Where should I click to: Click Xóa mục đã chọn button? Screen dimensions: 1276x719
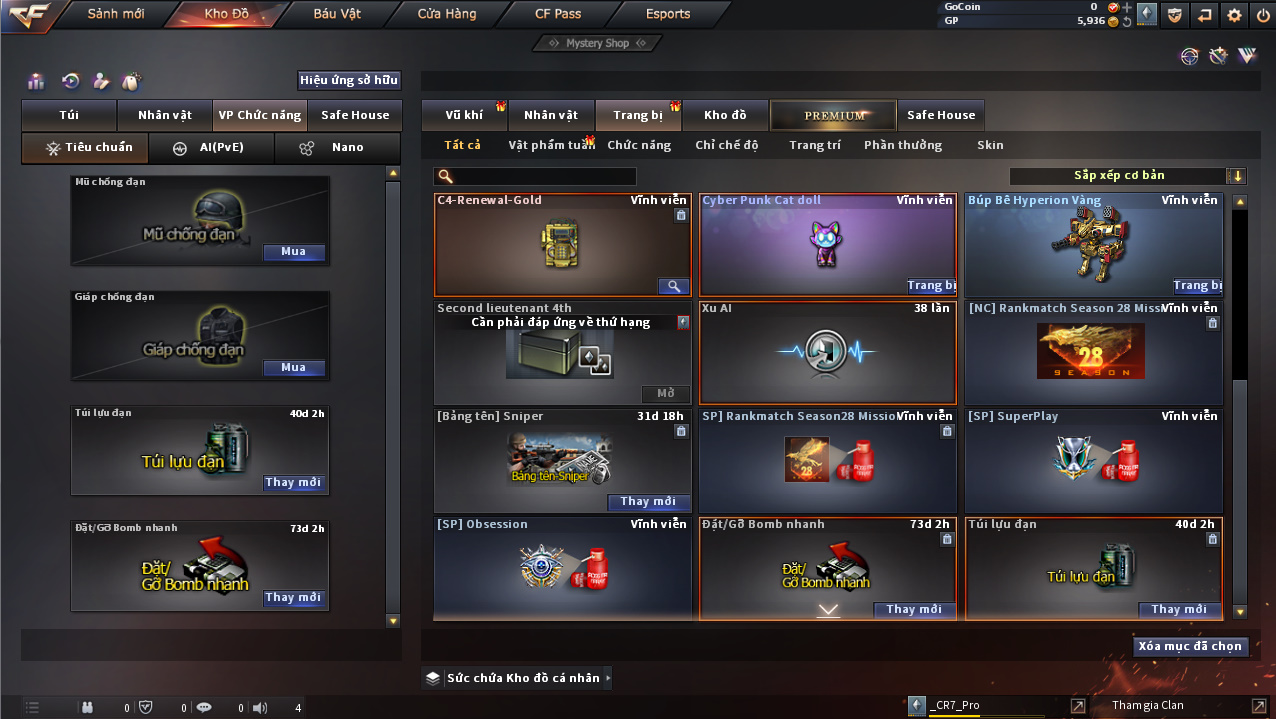(1191, 646)
